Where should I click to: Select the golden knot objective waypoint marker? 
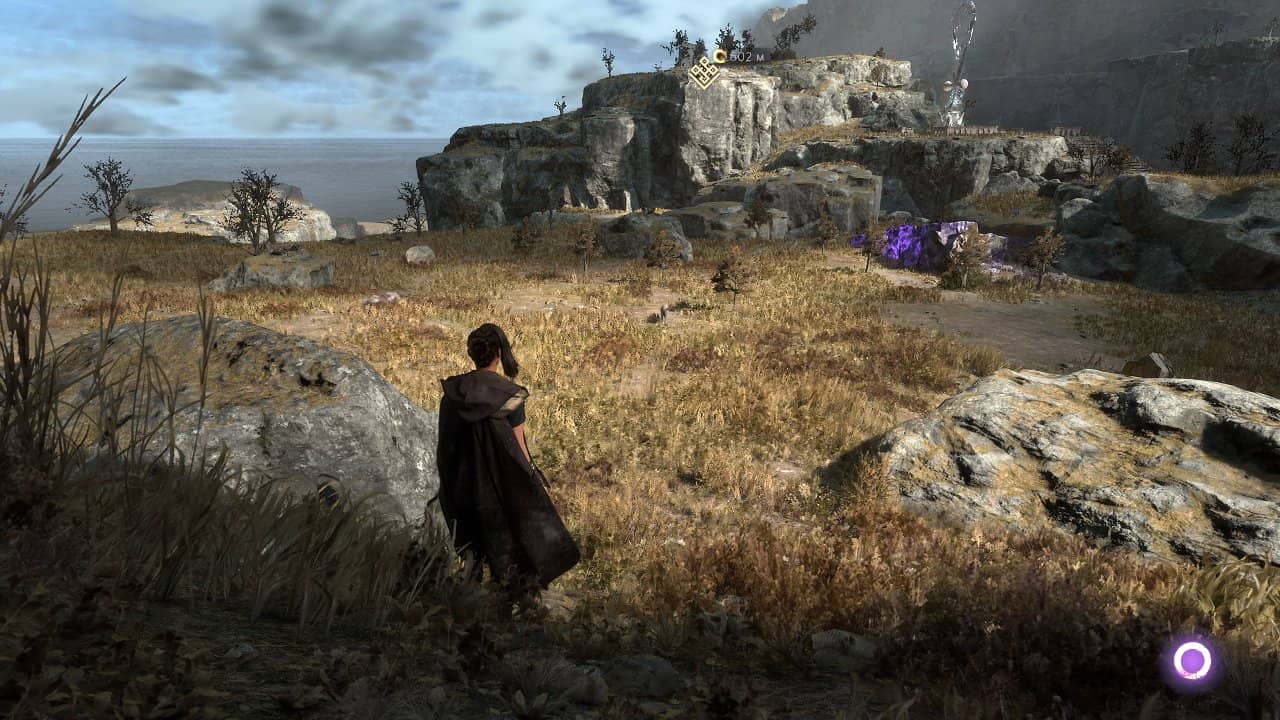click(704, 71)
